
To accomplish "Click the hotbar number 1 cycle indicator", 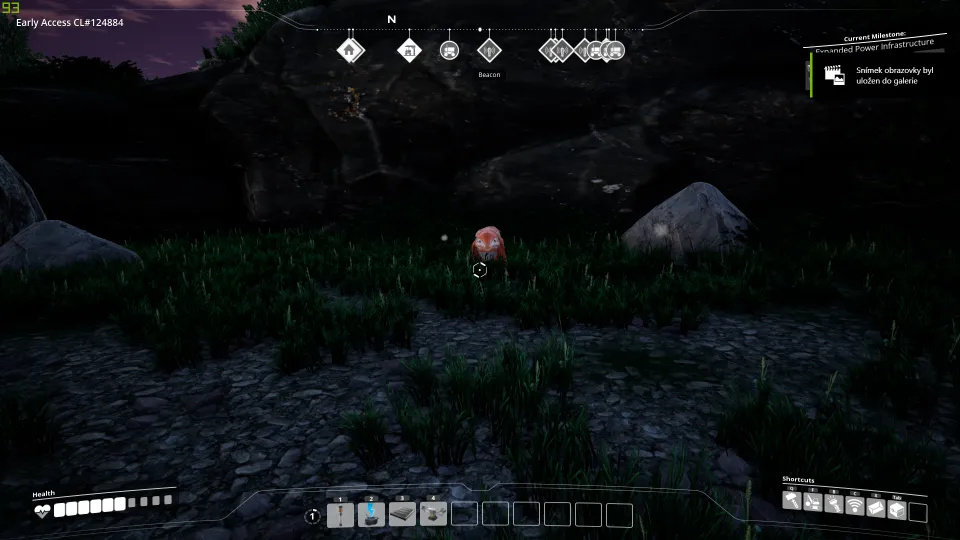I will pyautogui.click(x=312, y=516).
